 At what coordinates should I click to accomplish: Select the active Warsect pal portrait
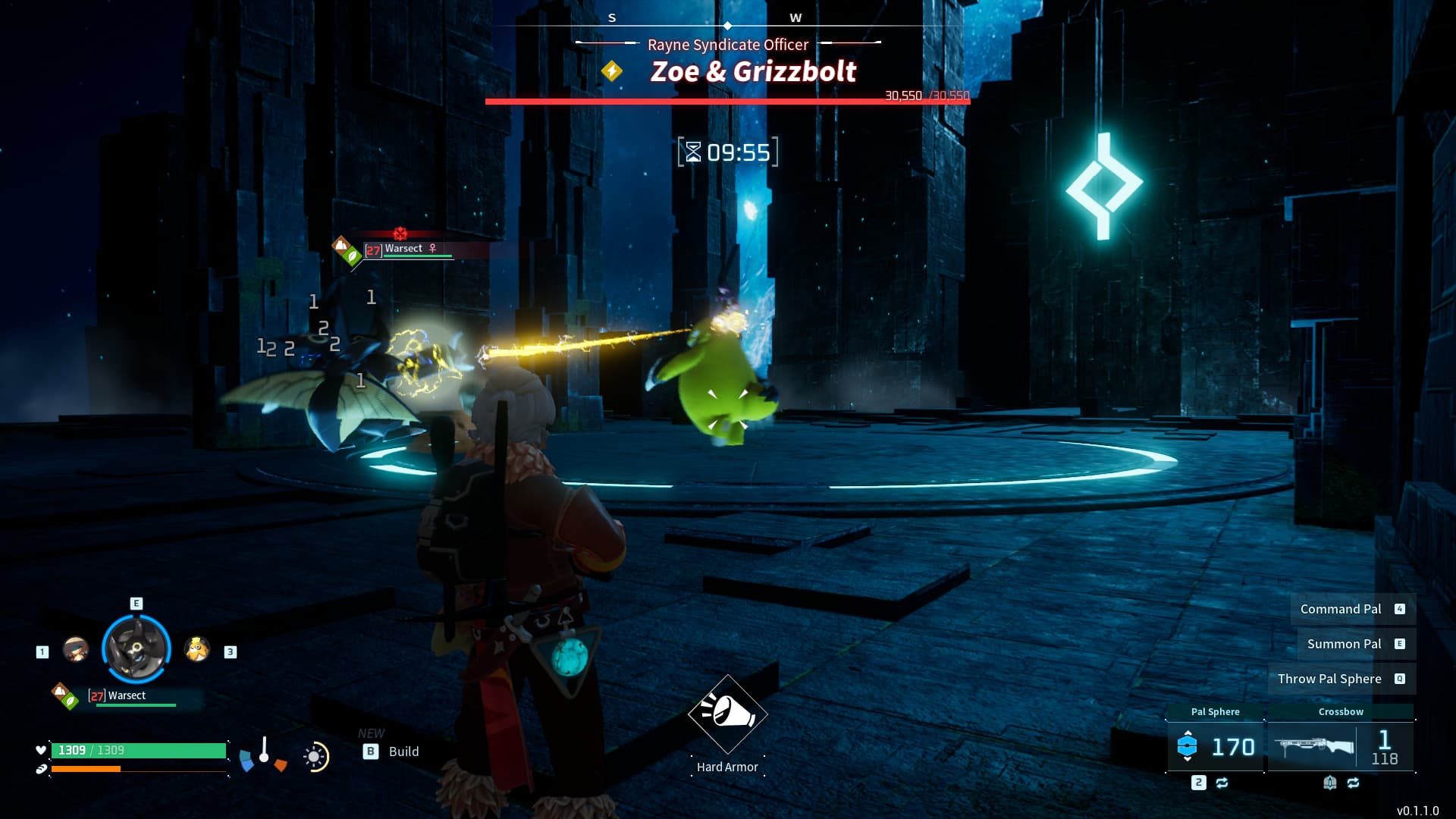(x=136, y=649)
